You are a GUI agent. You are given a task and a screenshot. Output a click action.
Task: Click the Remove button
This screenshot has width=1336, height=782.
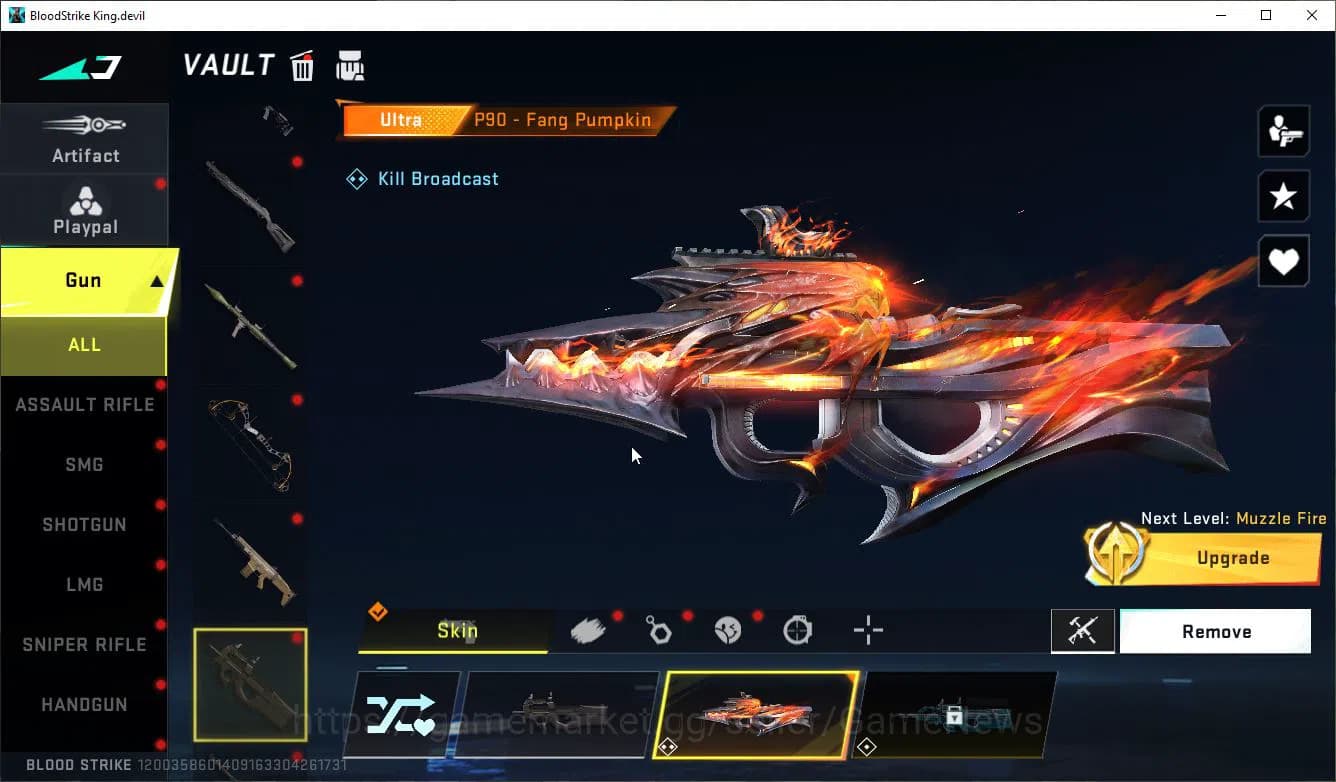click(x=1216, y=631)
